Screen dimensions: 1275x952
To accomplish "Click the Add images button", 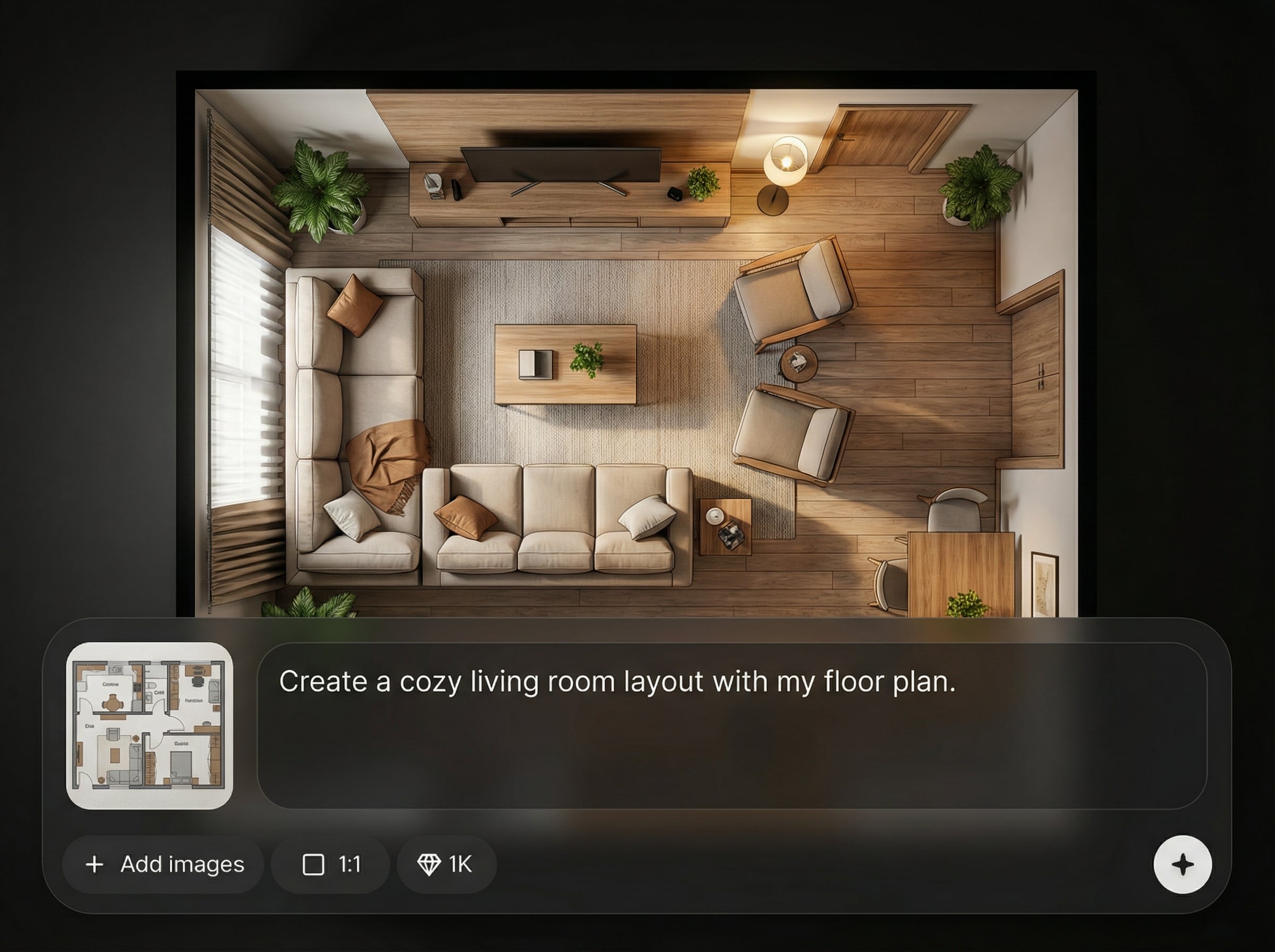I will (x=164, y=864).
